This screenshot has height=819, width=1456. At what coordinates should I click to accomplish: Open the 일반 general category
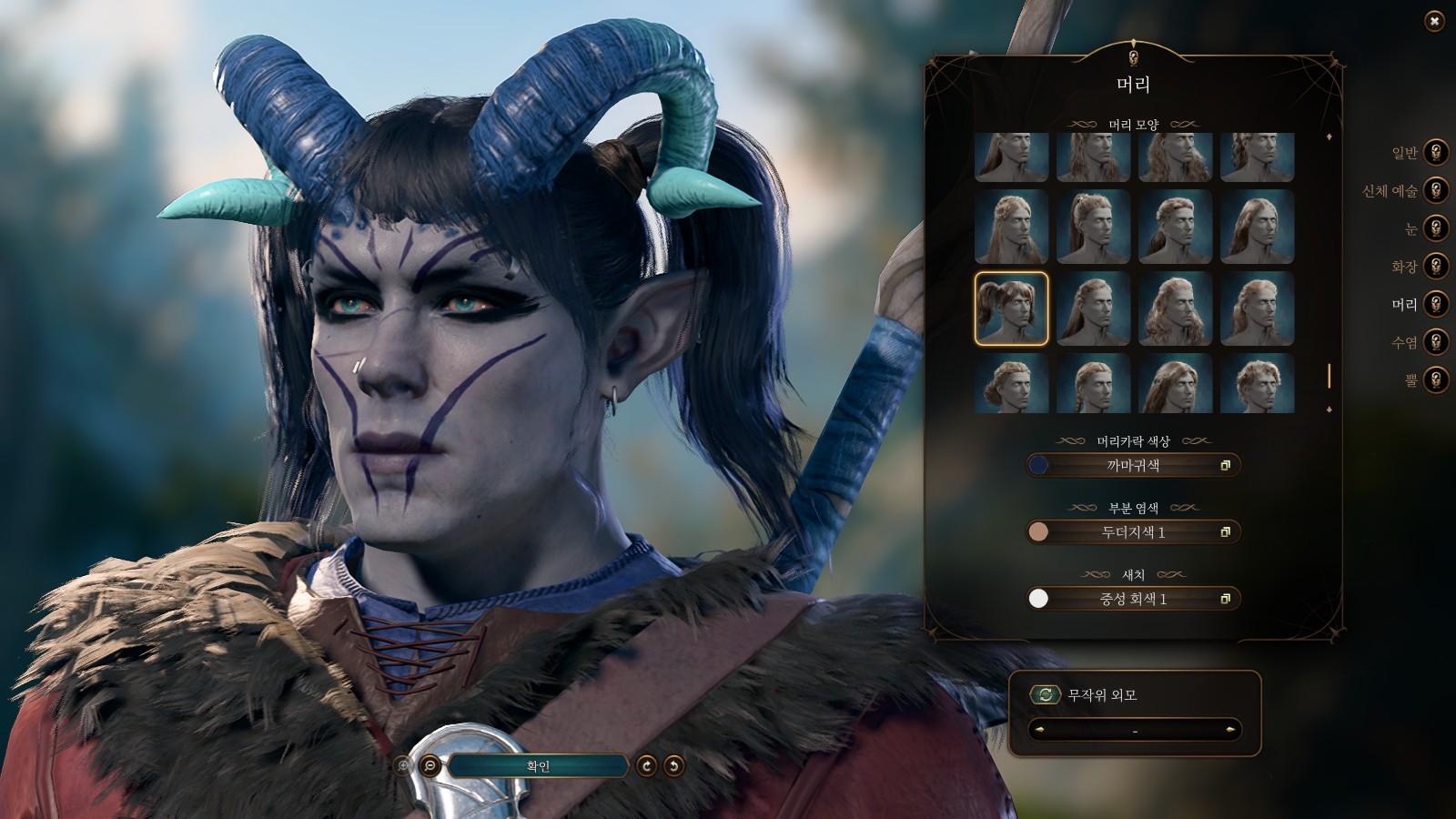tap(1435, 152)
